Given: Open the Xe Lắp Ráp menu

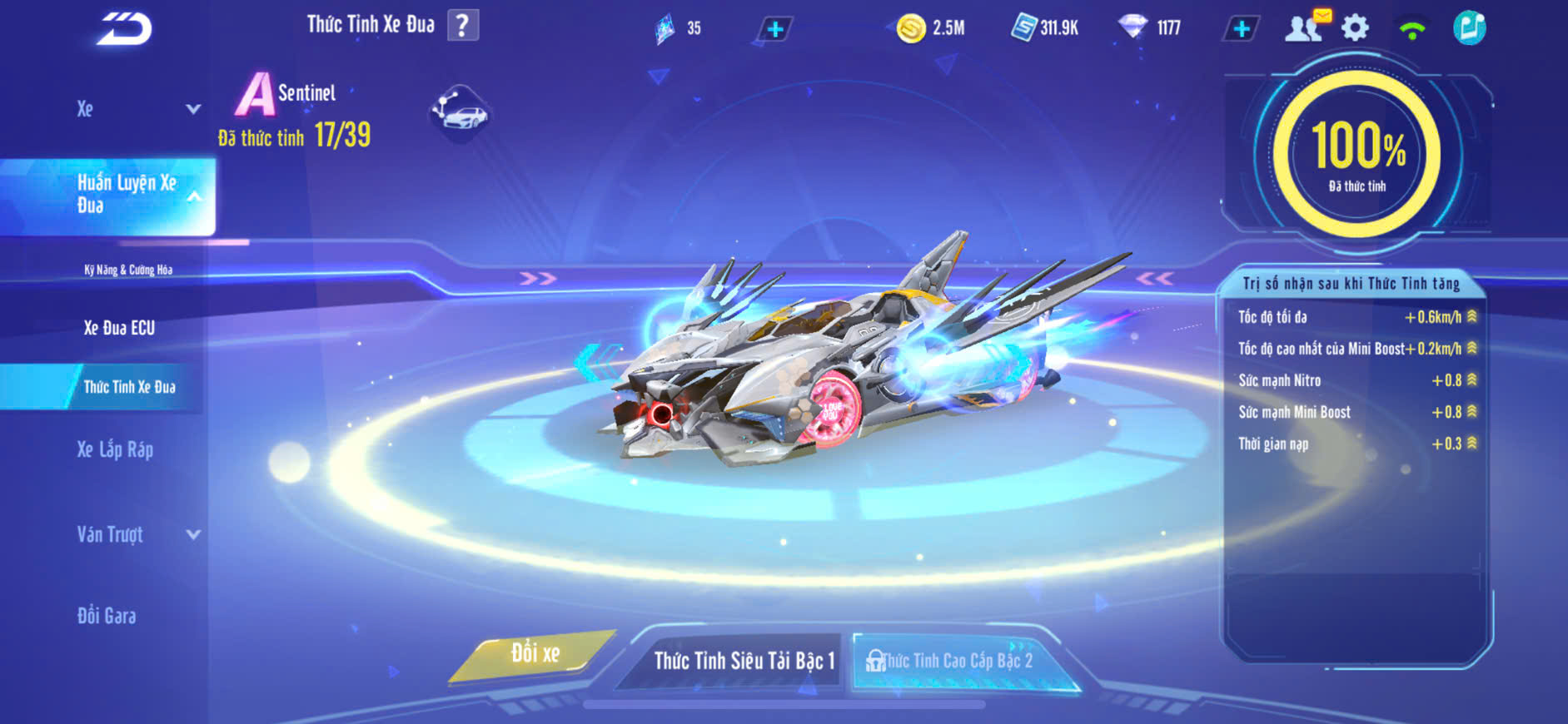Looking at the screenshot, I should point(115,450).
